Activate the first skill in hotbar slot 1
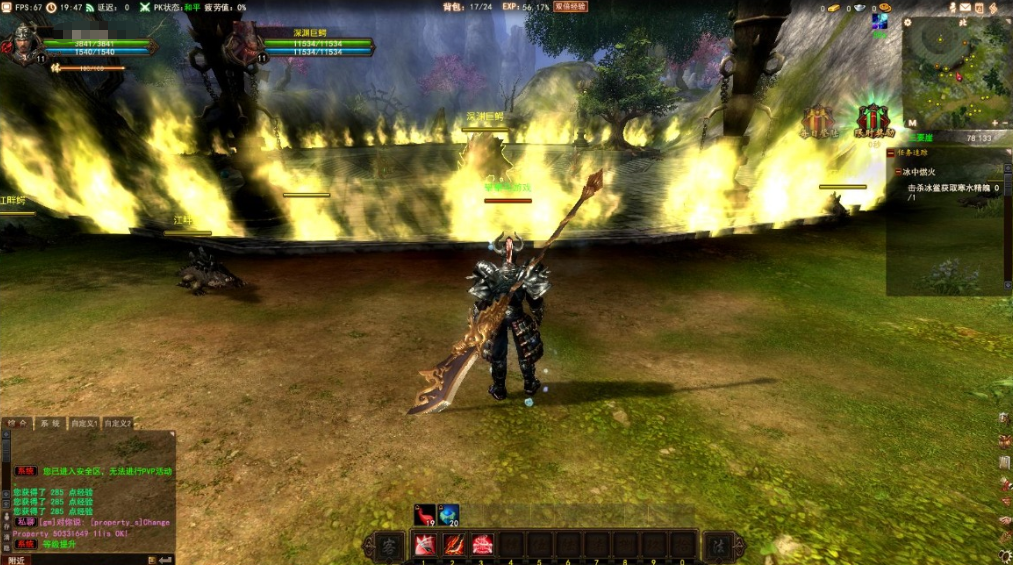 pos(423,545)
